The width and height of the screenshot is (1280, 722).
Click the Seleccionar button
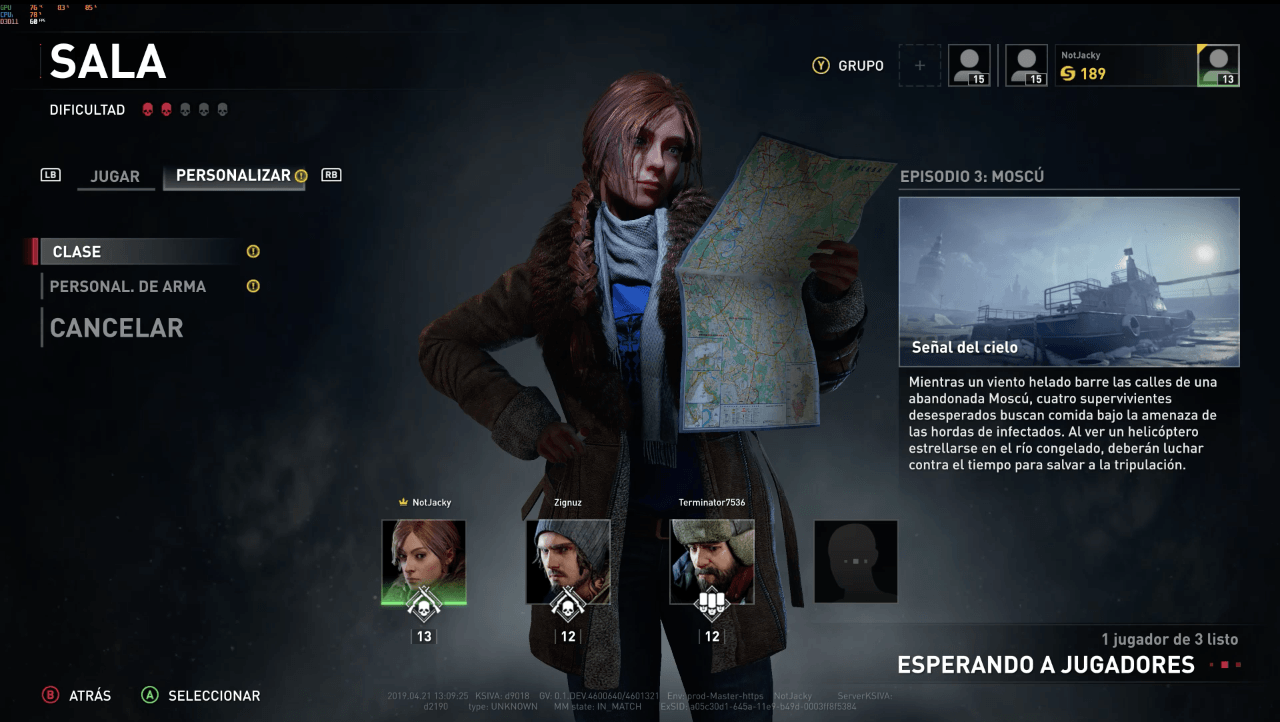201,695
